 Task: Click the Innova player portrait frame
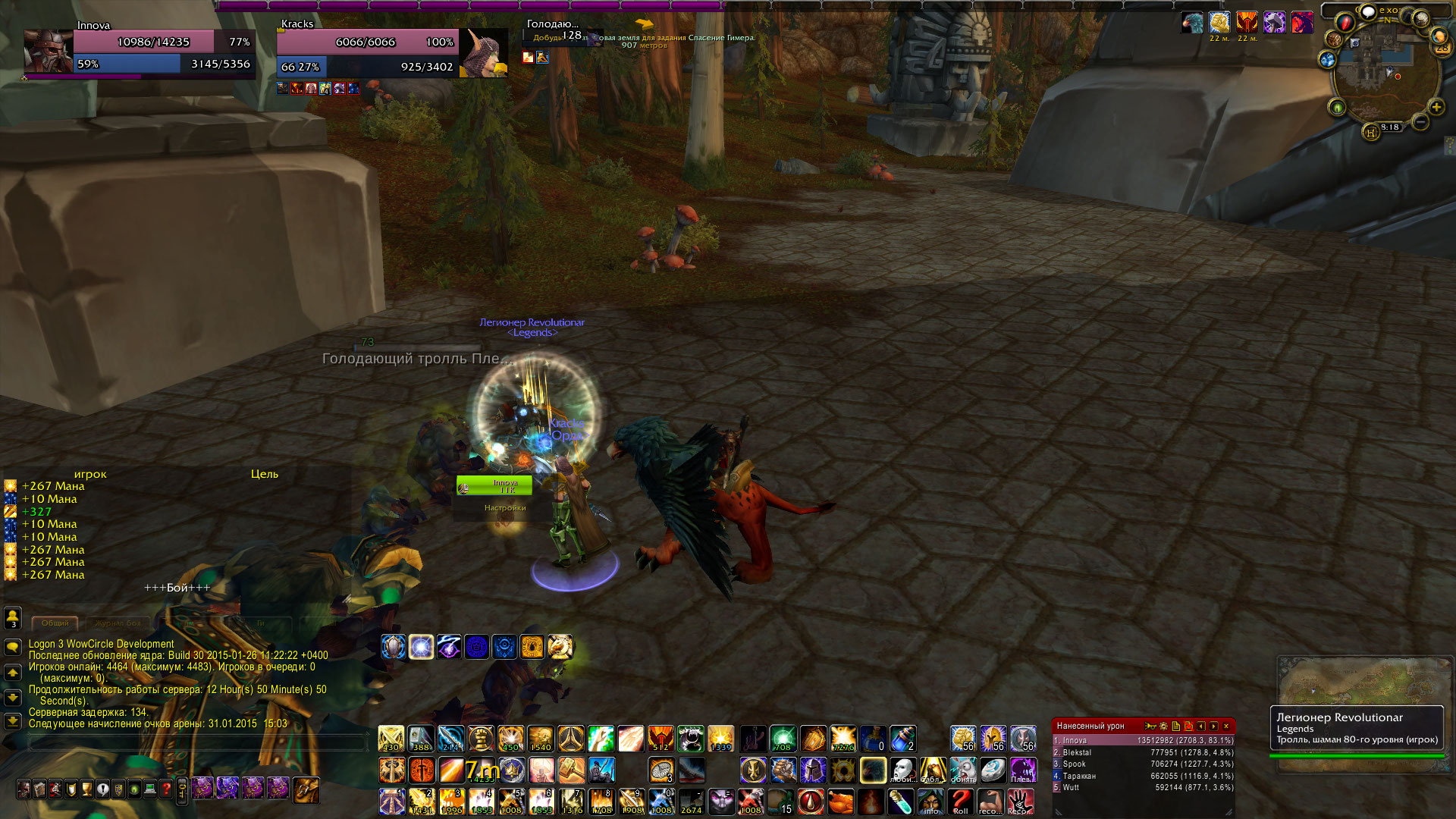48,52
